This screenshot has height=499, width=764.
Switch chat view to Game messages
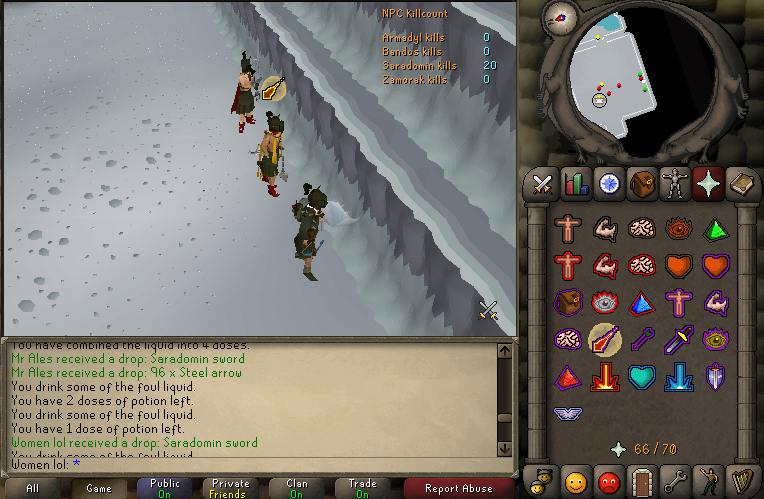click(98, 488)
